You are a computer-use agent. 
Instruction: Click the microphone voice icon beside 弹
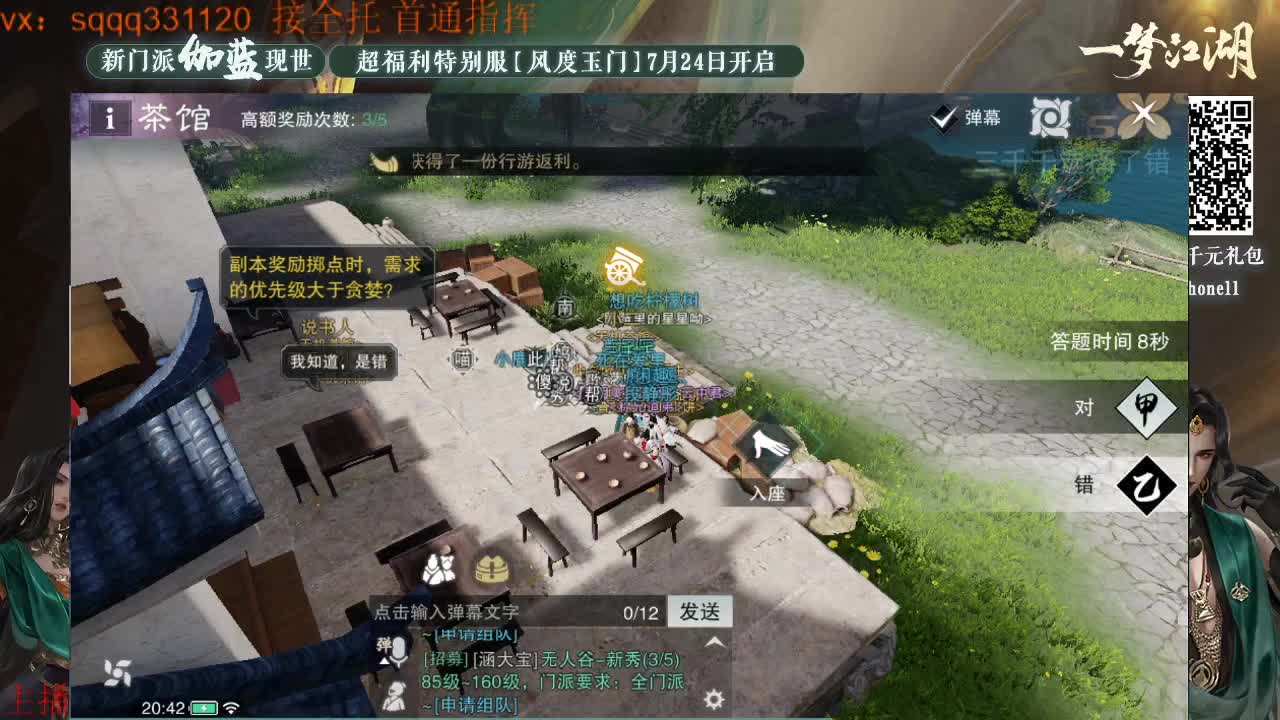click(x=397, y=649)
